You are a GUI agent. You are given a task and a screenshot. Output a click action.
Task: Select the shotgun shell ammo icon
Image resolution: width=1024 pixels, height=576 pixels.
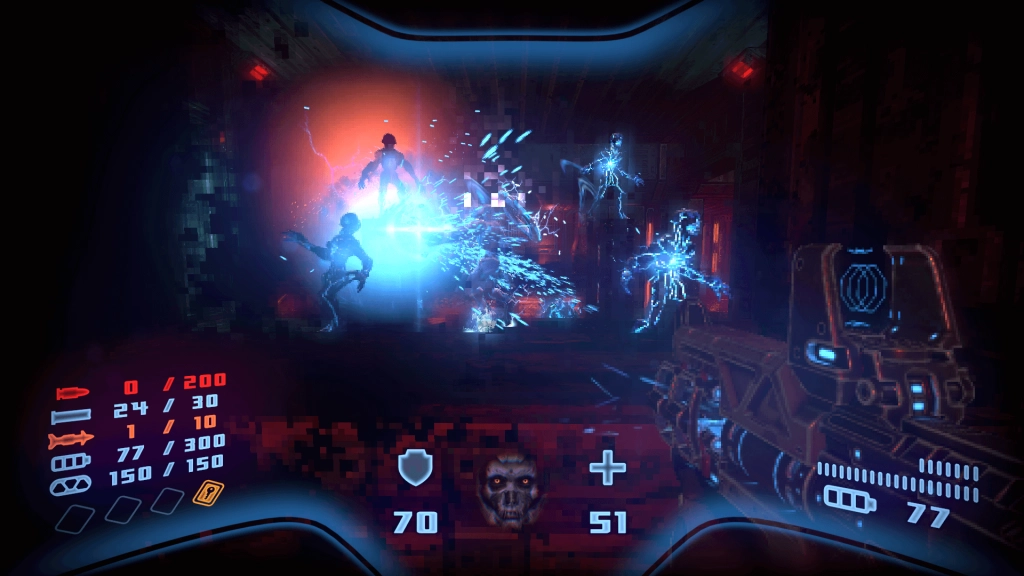(x=73, y=413)
